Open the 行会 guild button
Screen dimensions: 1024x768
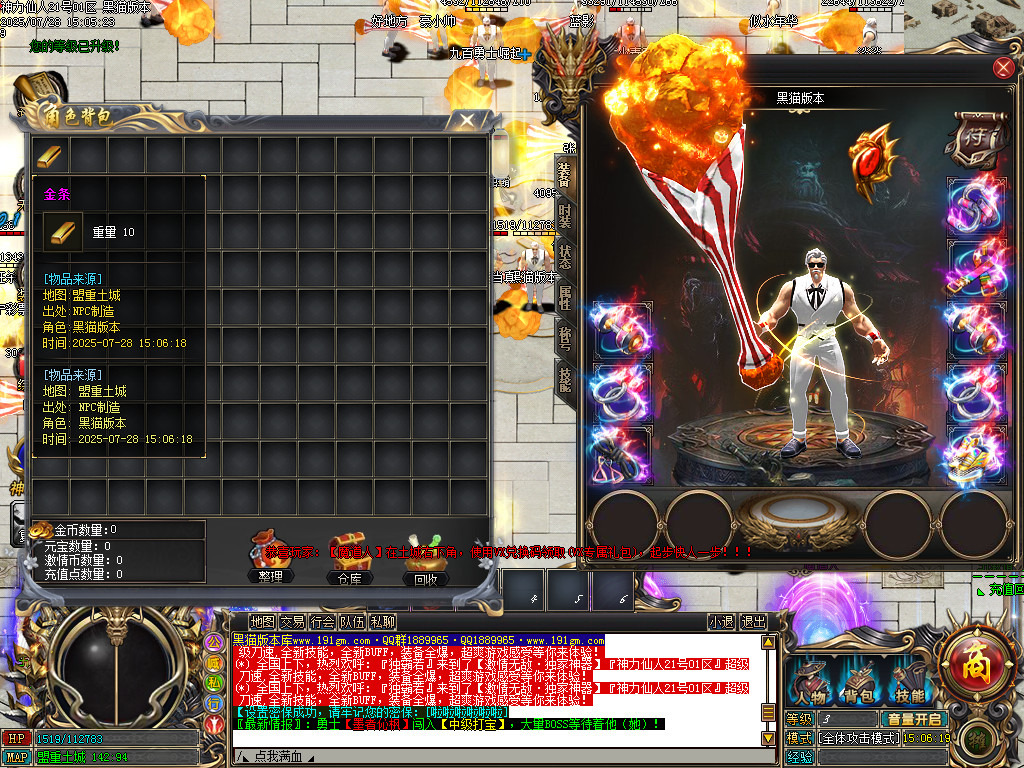tap(322, 622)
